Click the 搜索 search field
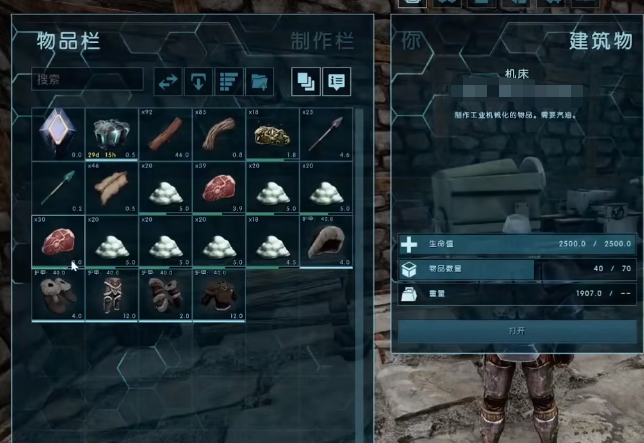Screen dimensions: 644x443 coord(87,79)
